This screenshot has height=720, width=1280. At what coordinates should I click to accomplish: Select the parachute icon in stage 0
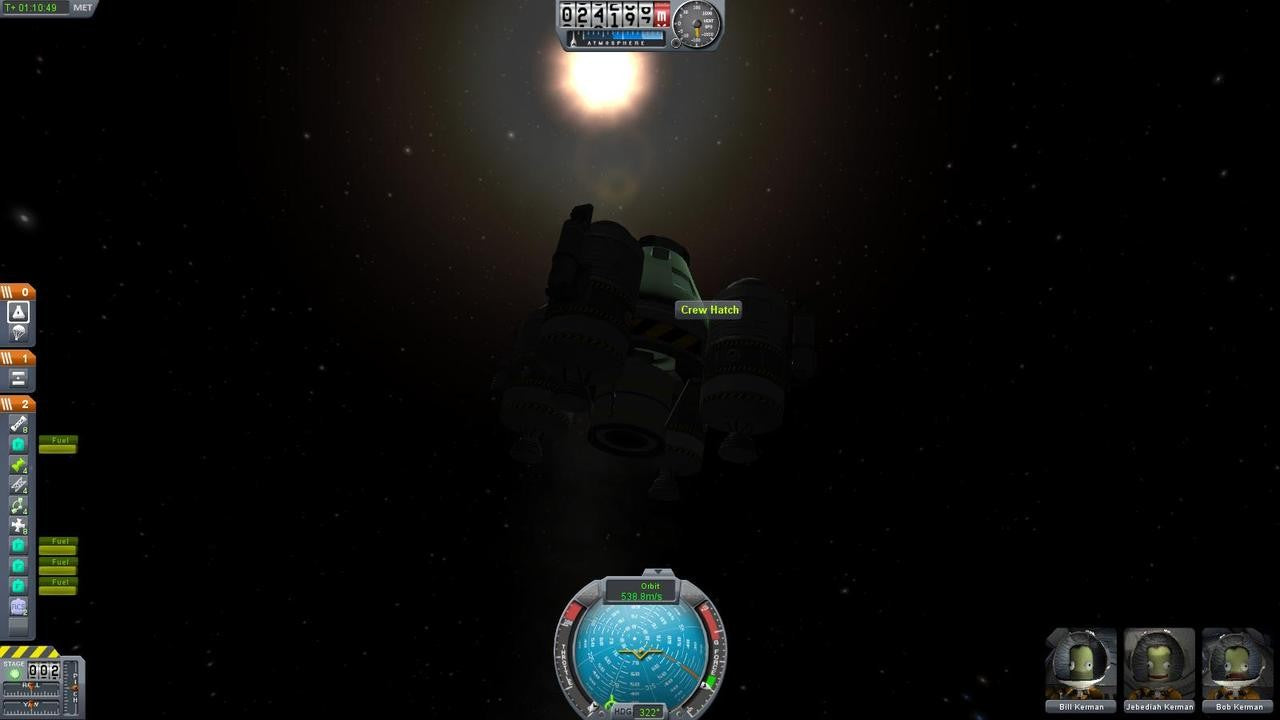pos(16,333)
